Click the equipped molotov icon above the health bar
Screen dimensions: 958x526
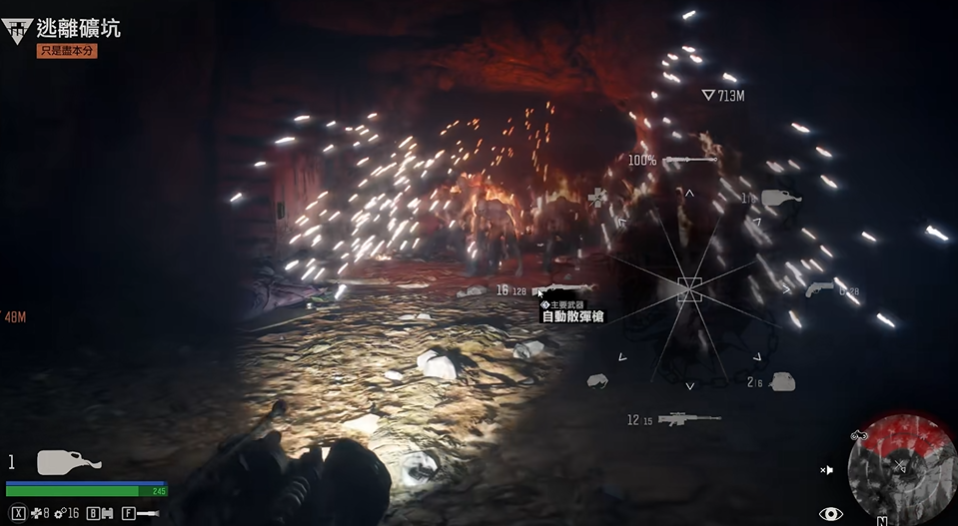coord(69,462)
